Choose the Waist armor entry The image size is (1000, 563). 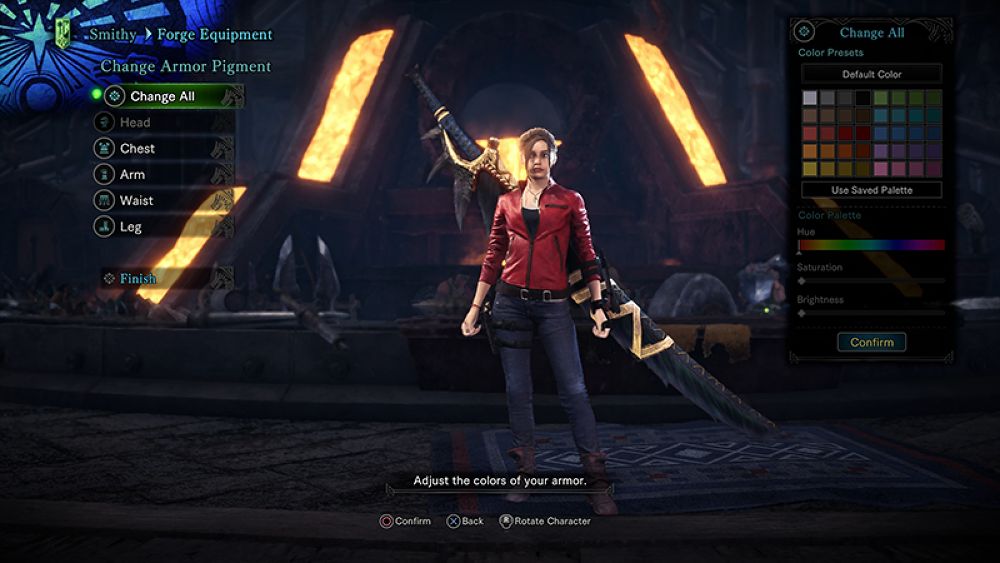click(x=137, y=200)
